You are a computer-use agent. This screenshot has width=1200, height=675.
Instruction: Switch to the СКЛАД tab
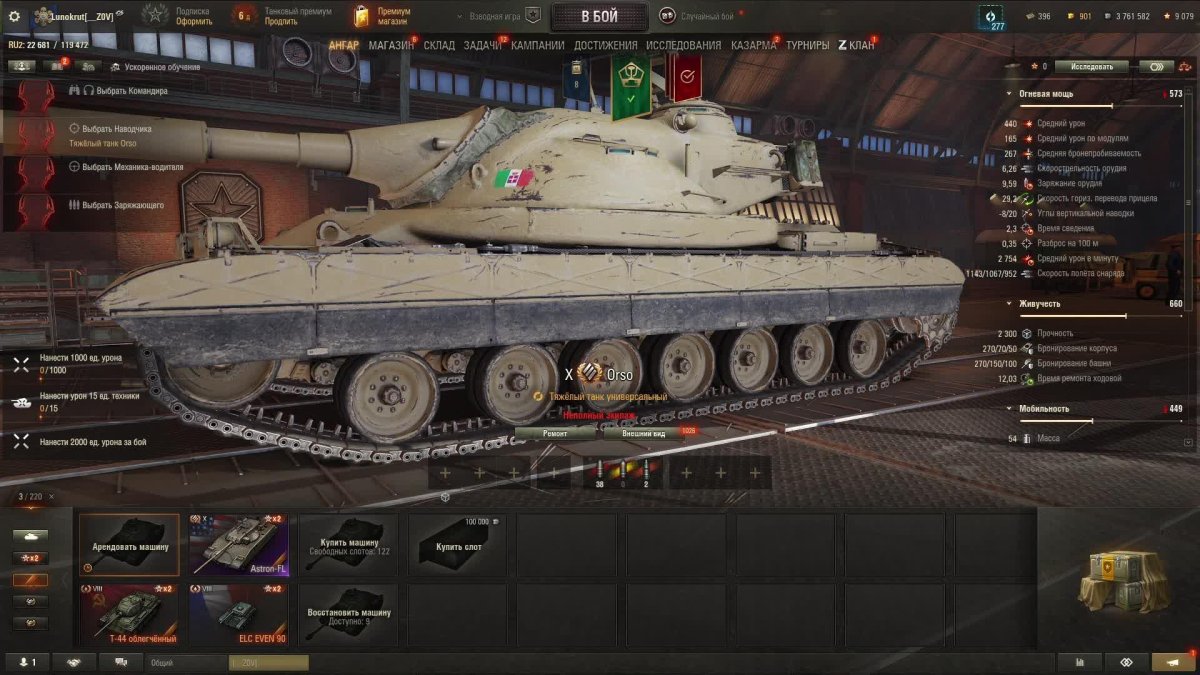439,46
